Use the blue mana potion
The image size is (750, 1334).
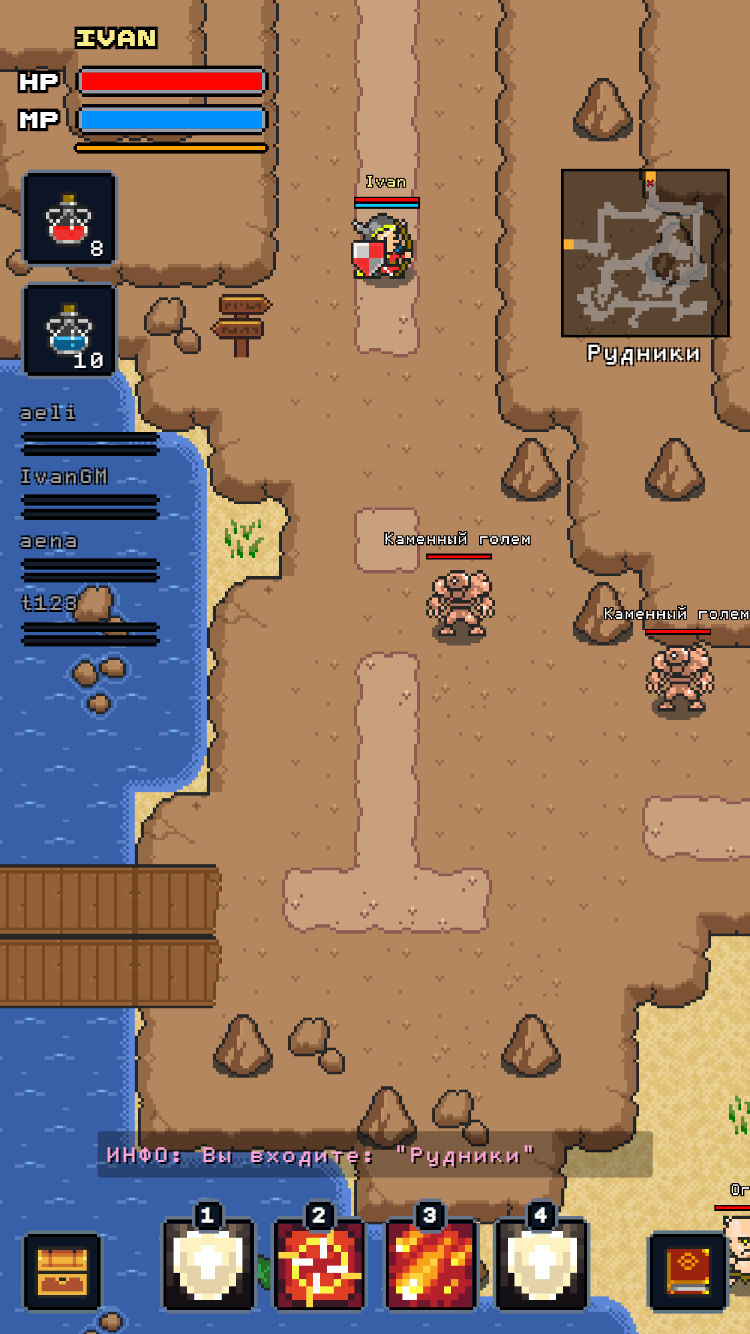tap(70, 330)
